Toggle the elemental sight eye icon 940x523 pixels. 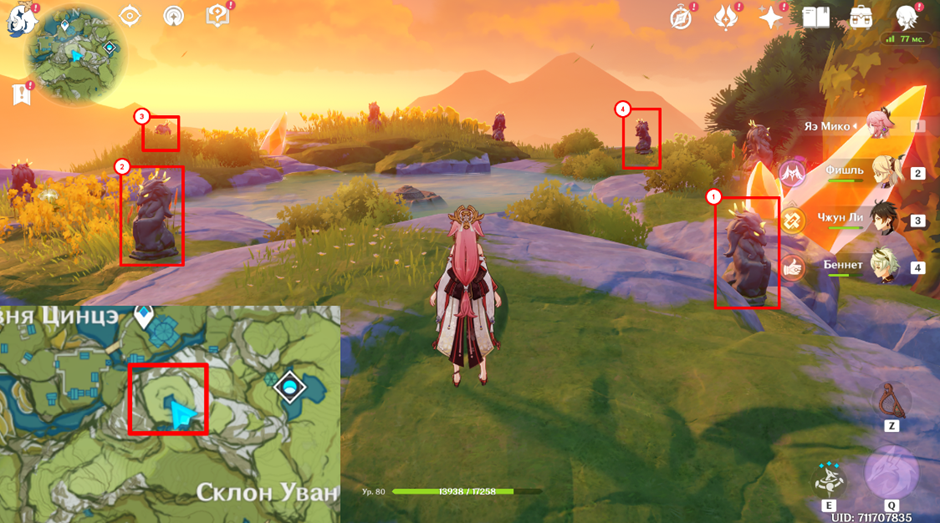131,16
